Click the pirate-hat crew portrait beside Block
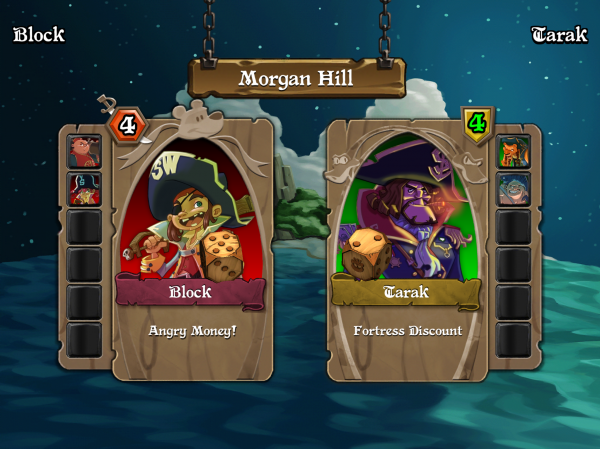This screenshot has width=600, height=449. coord(84,188)
